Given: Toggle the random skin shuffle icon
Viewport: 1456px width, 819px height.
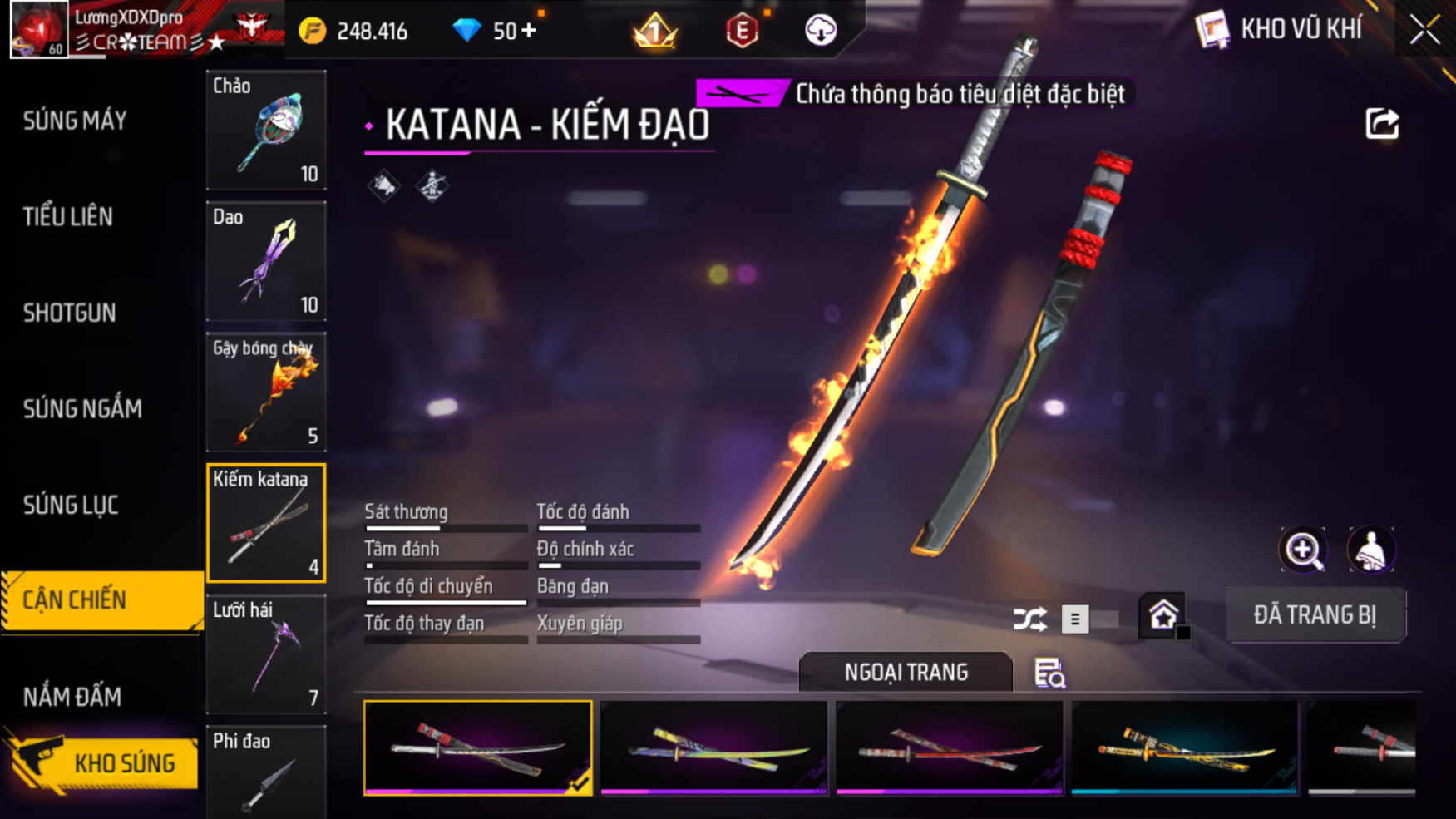Looking at the screenshot, I should tap(1029, 619).
